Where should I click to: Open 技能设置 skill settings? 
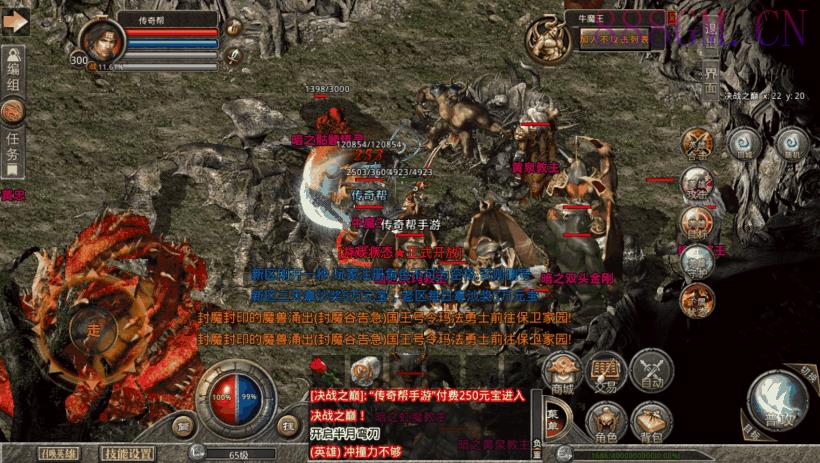130,453
